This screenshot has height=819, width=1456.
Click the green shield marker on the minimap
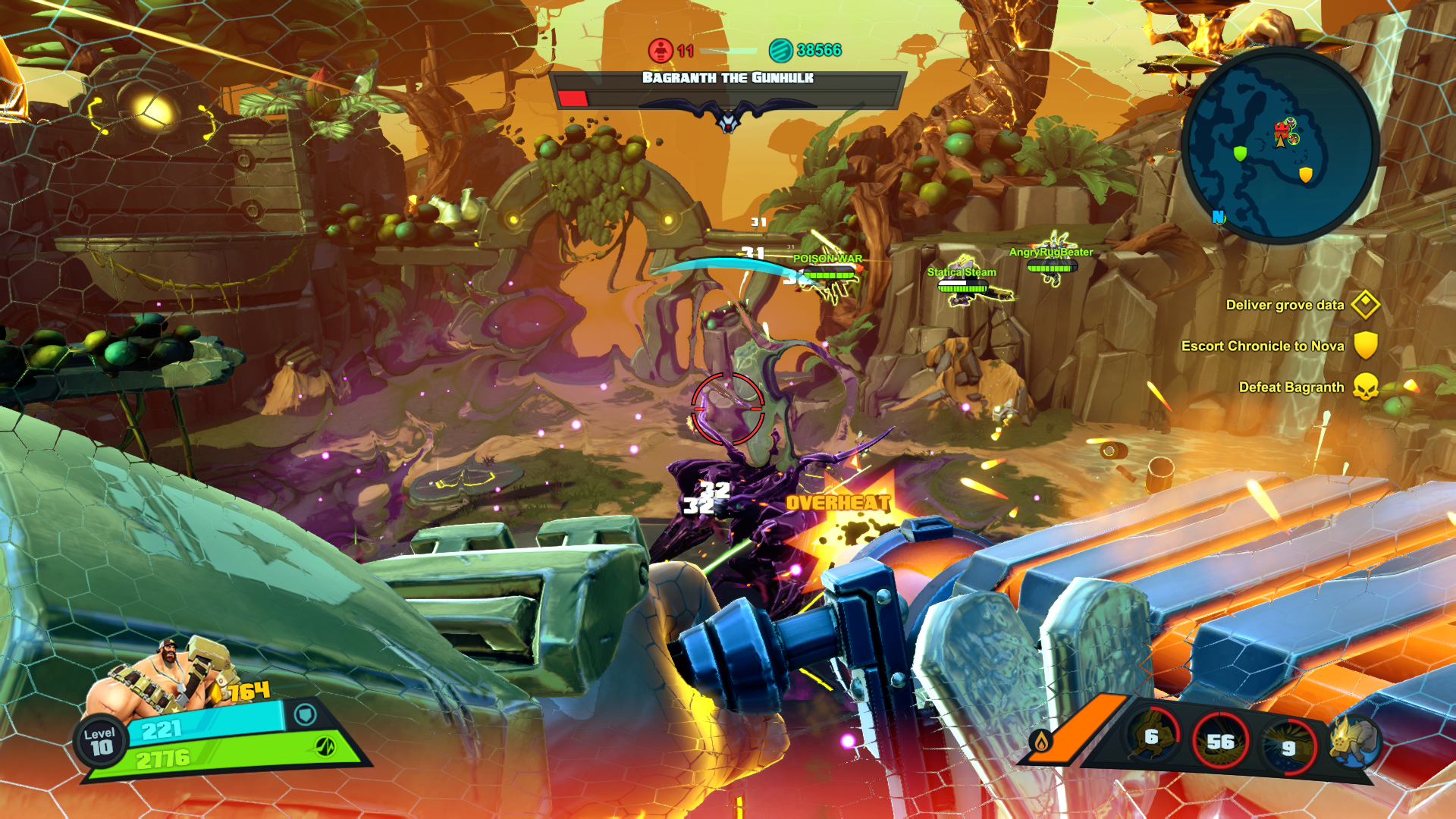[x=1240, y=154]
